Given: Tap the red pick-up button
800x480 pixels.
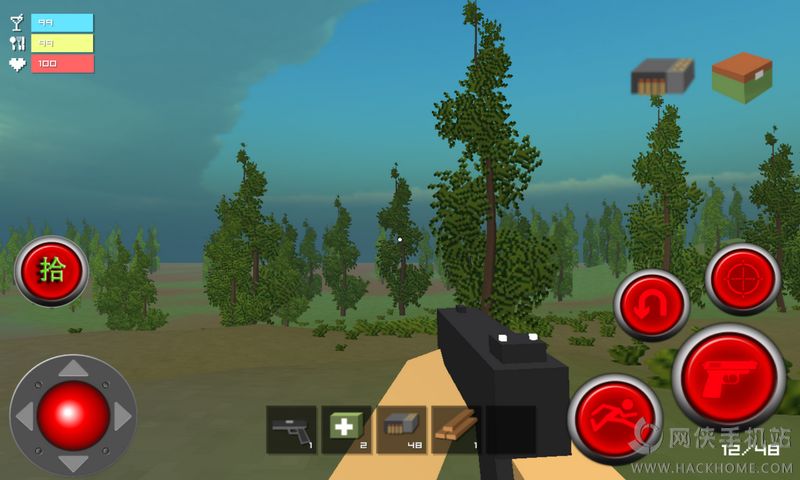Looking at the screenshot, I should [50, 270].
